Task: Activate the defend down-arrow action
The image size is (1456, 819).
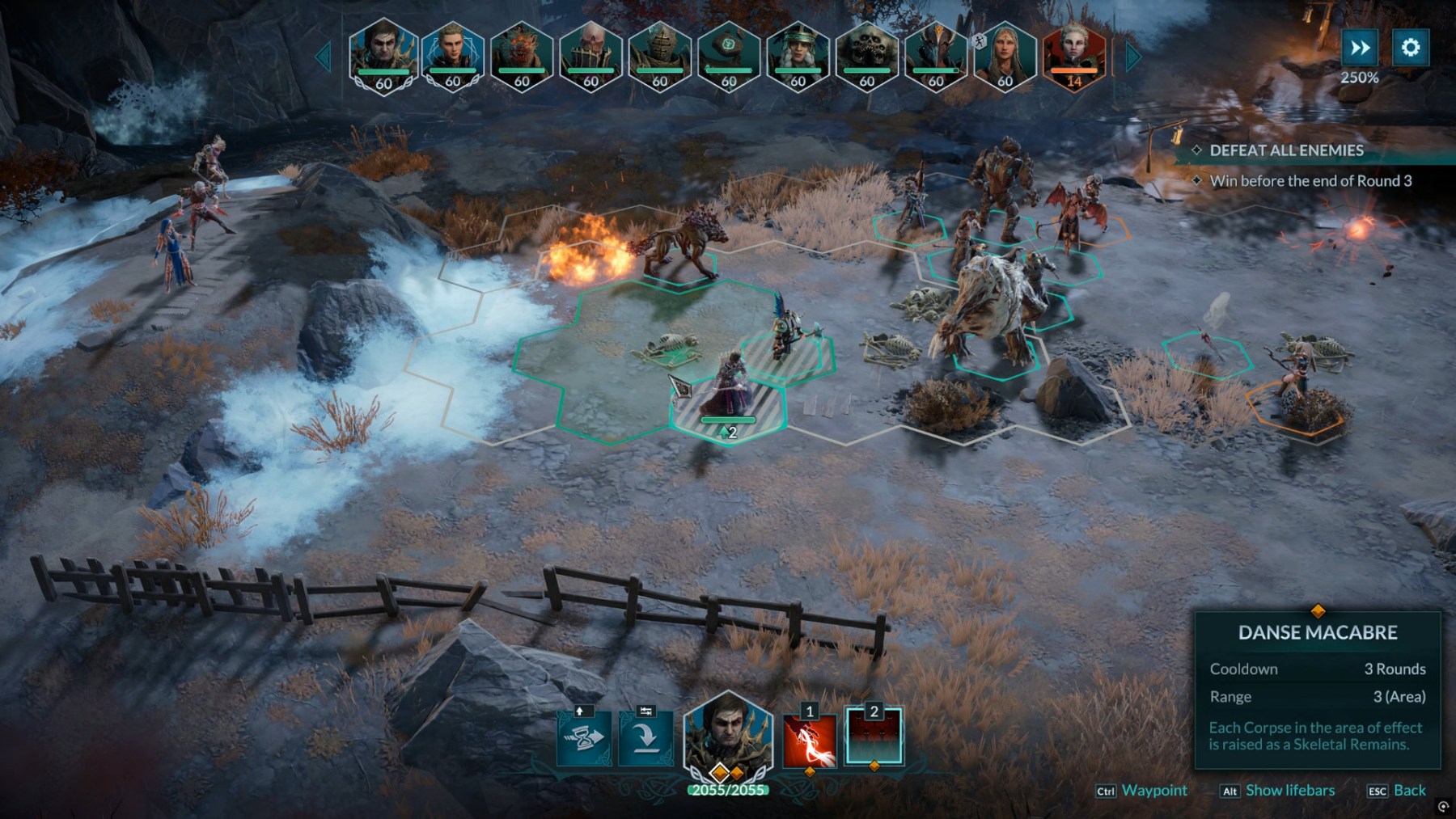Action: point(645,737)
